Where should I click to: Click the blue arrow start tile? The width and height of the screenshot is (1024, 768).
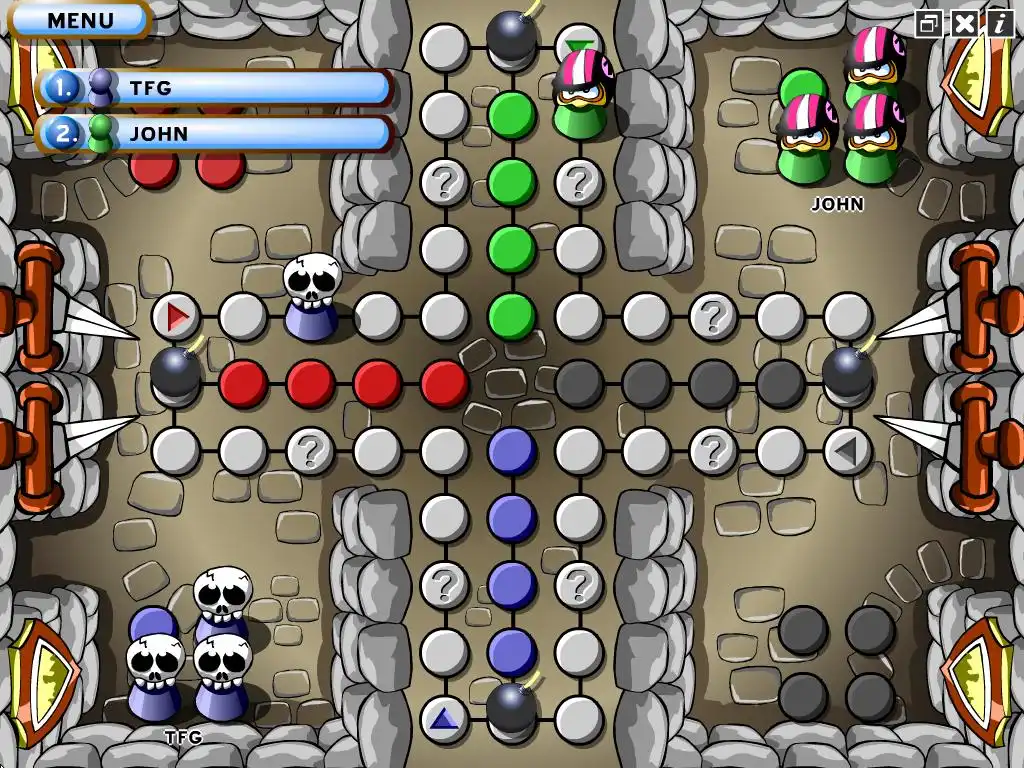click(x=444, y=719)
